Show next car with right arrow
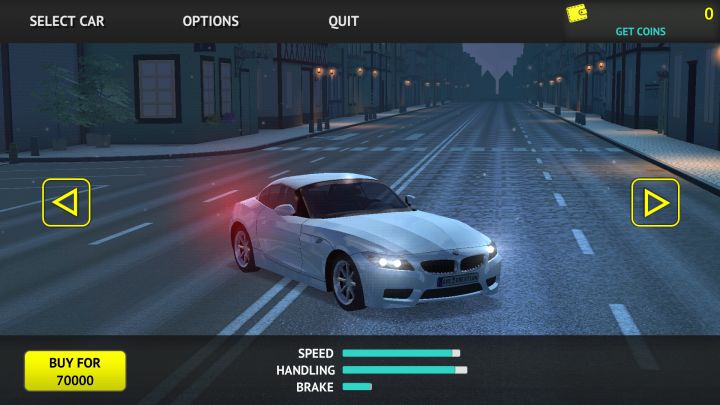 655,202
